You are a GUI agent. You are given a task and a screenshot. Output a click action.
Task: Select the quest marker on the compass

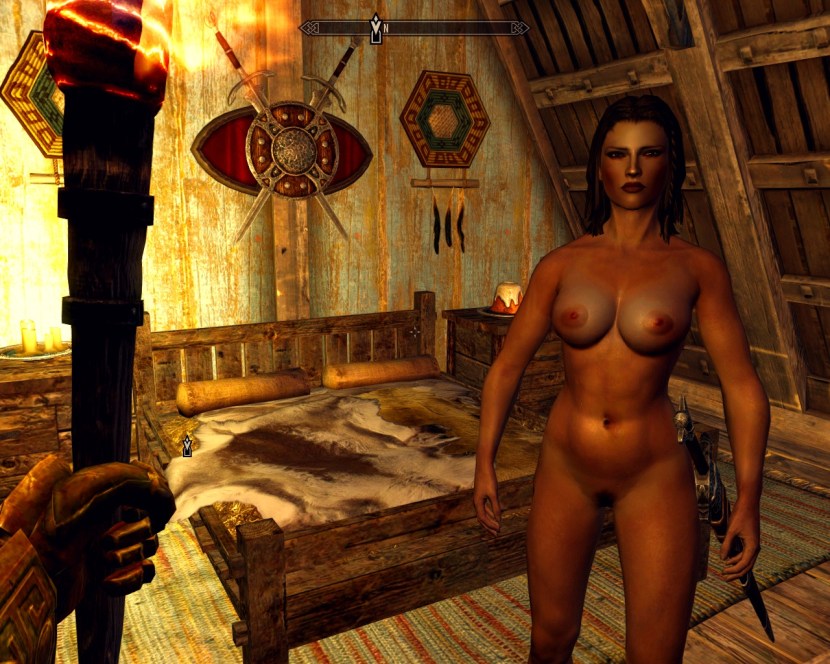375,27
